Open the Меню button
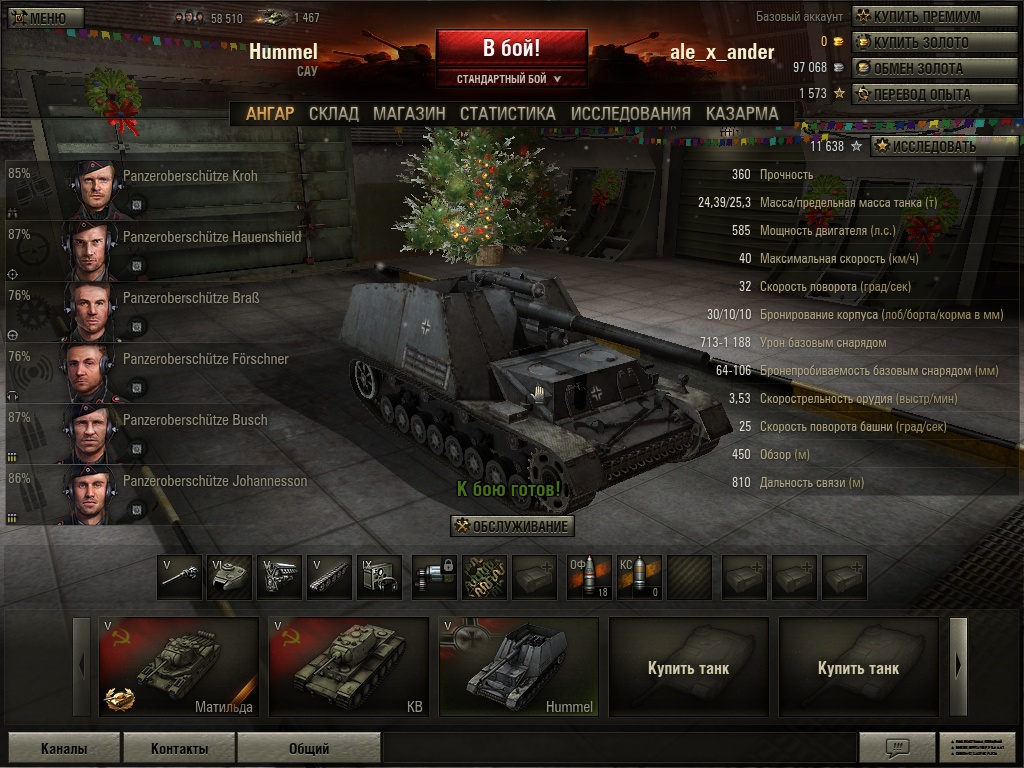Screen dimensions: 1024x768 pos(39,18)
